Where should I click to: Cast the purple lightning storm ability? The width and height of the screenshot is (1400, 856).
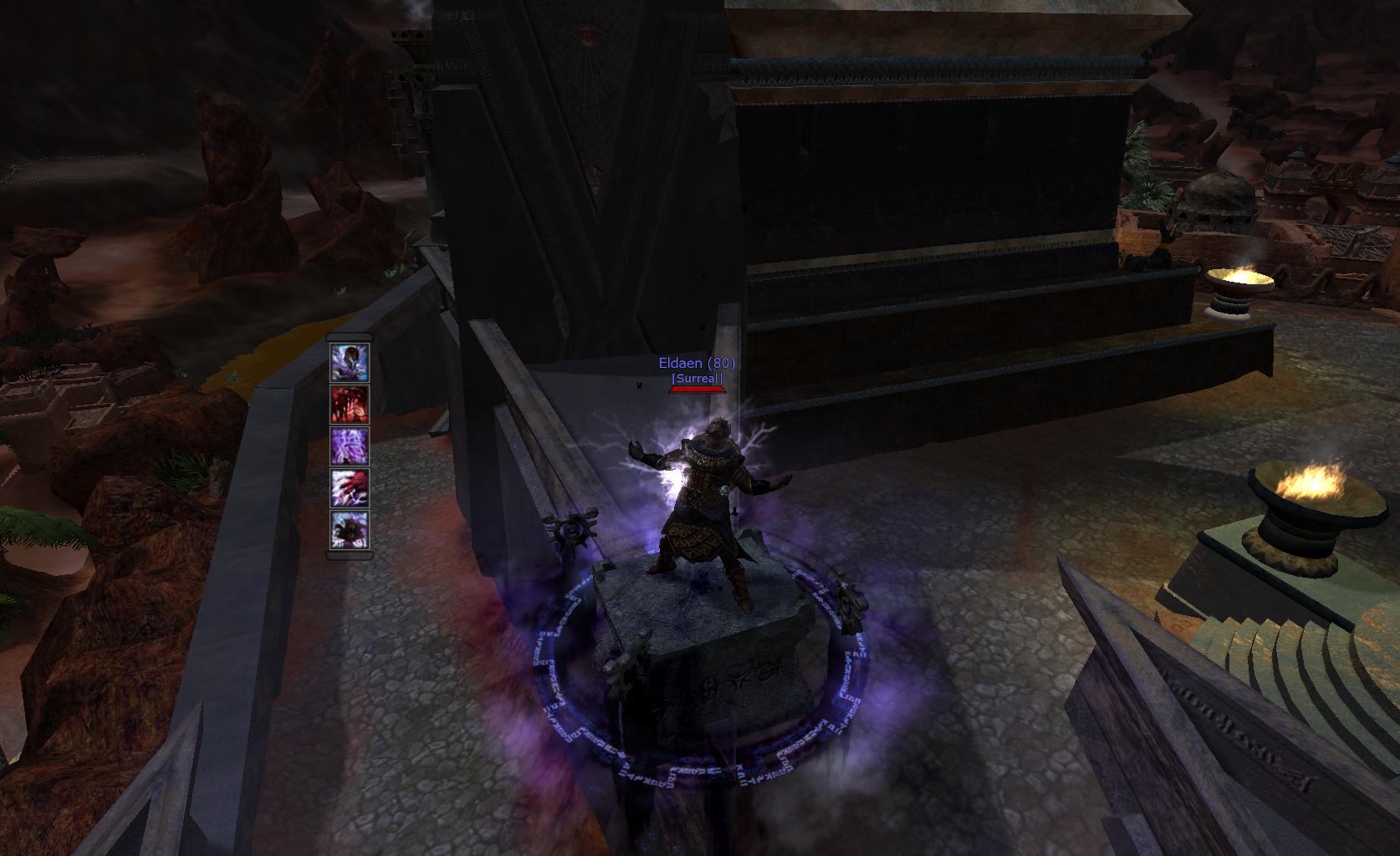(350, 446)
